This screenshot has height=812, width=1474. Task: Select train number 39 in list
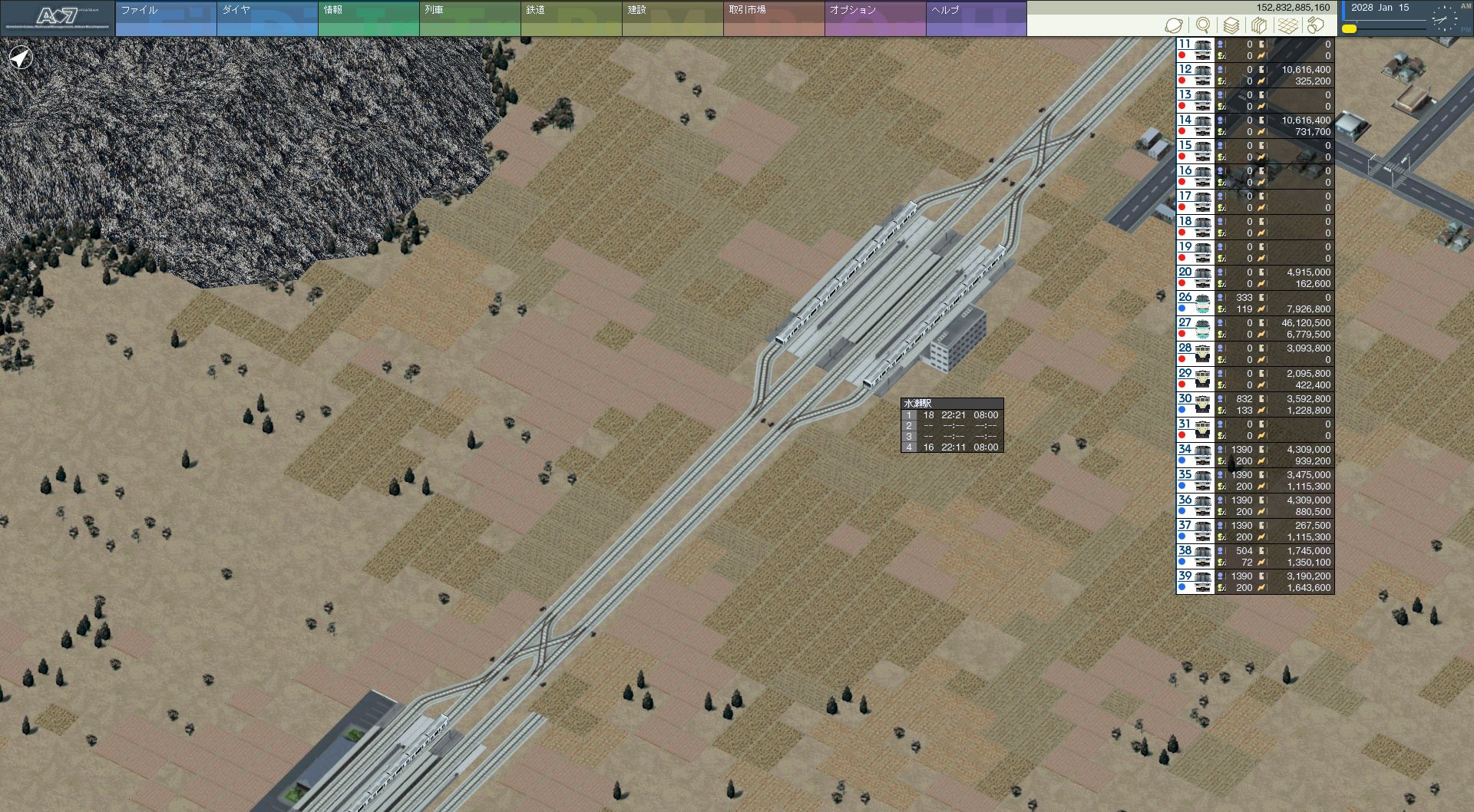[x=1195, y=582]
